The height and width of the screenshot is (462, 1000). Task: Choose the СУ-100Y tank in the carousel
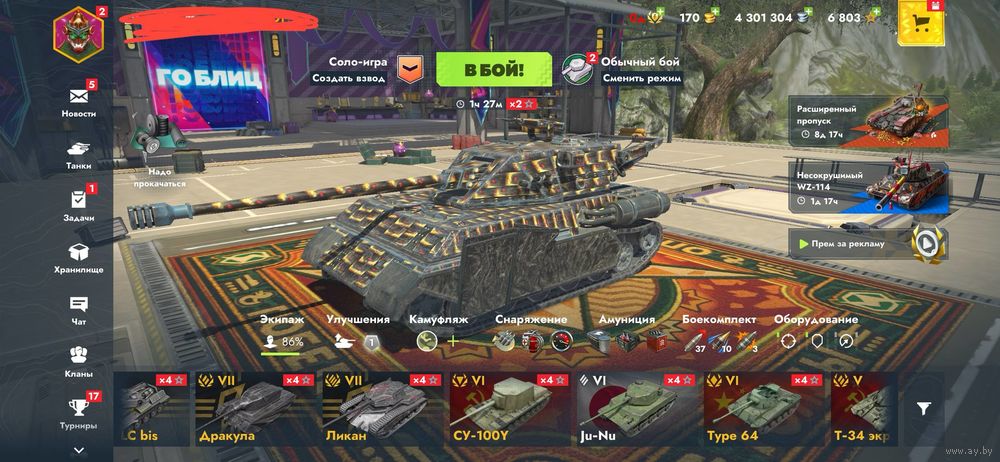click(508, 409)
